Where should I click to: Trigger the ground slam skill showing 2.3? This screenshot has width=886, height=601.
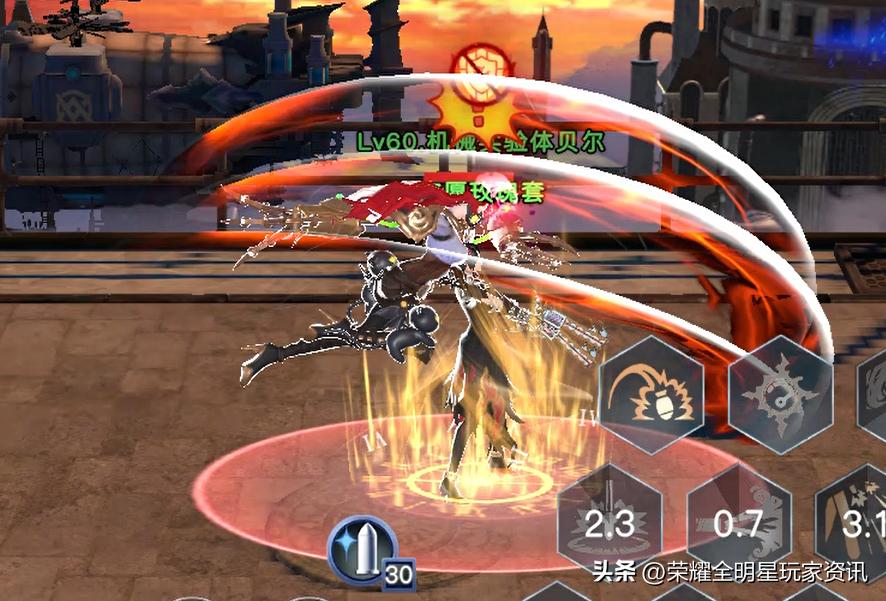coord(609,522)
